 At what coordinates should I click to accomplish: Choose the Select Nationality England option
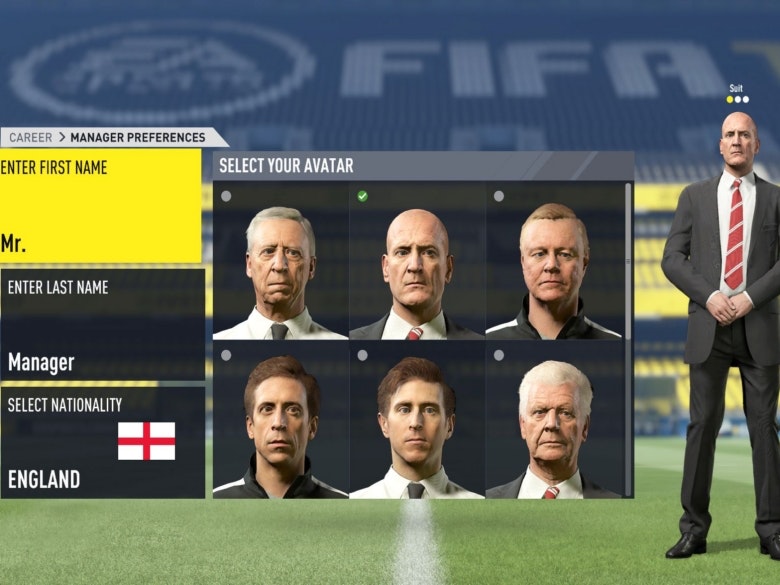point(102,443)
